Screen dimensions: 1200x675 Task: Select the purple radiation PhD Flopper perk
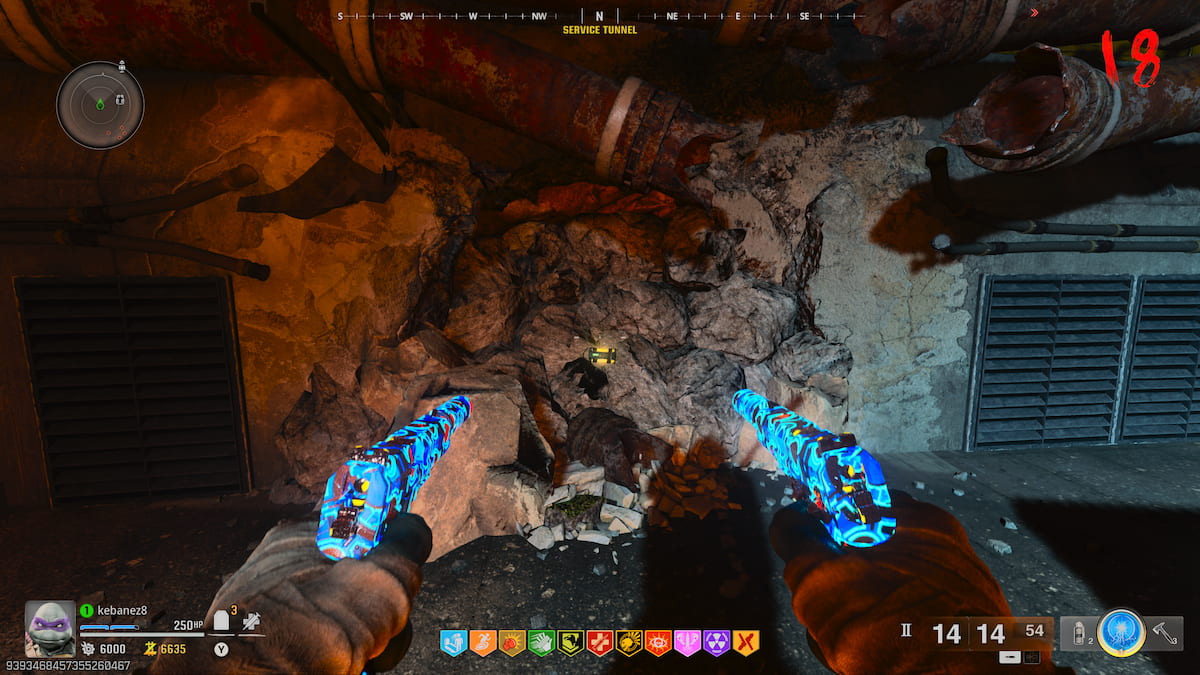[x=716, y=643]
